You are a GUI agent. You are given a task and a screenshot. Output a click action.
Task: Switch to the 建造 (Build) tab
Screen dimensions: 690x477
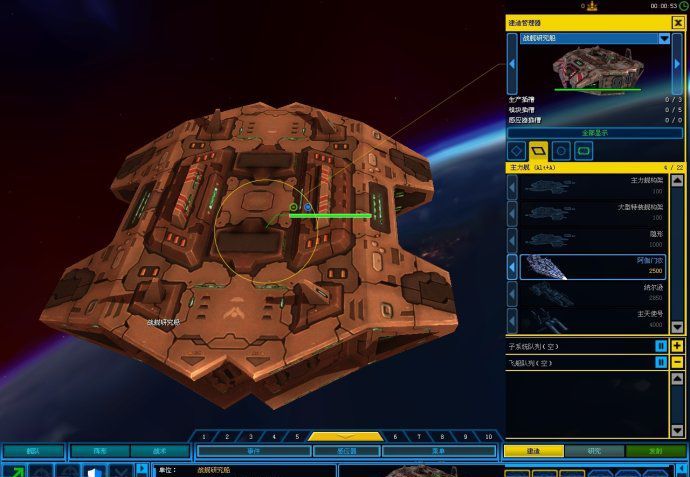tap(533, 451)
